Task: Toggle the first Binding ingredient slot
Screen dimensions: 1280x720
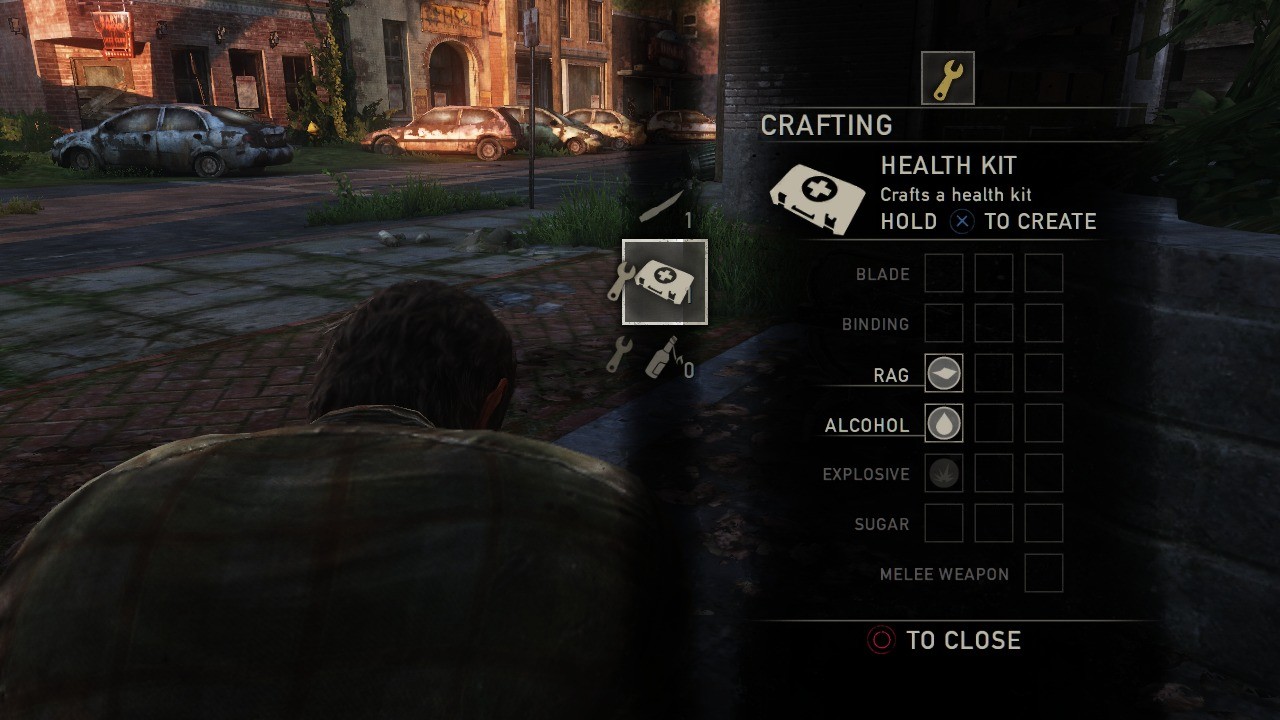Action: pyautogui.click(x=943, y=323)
